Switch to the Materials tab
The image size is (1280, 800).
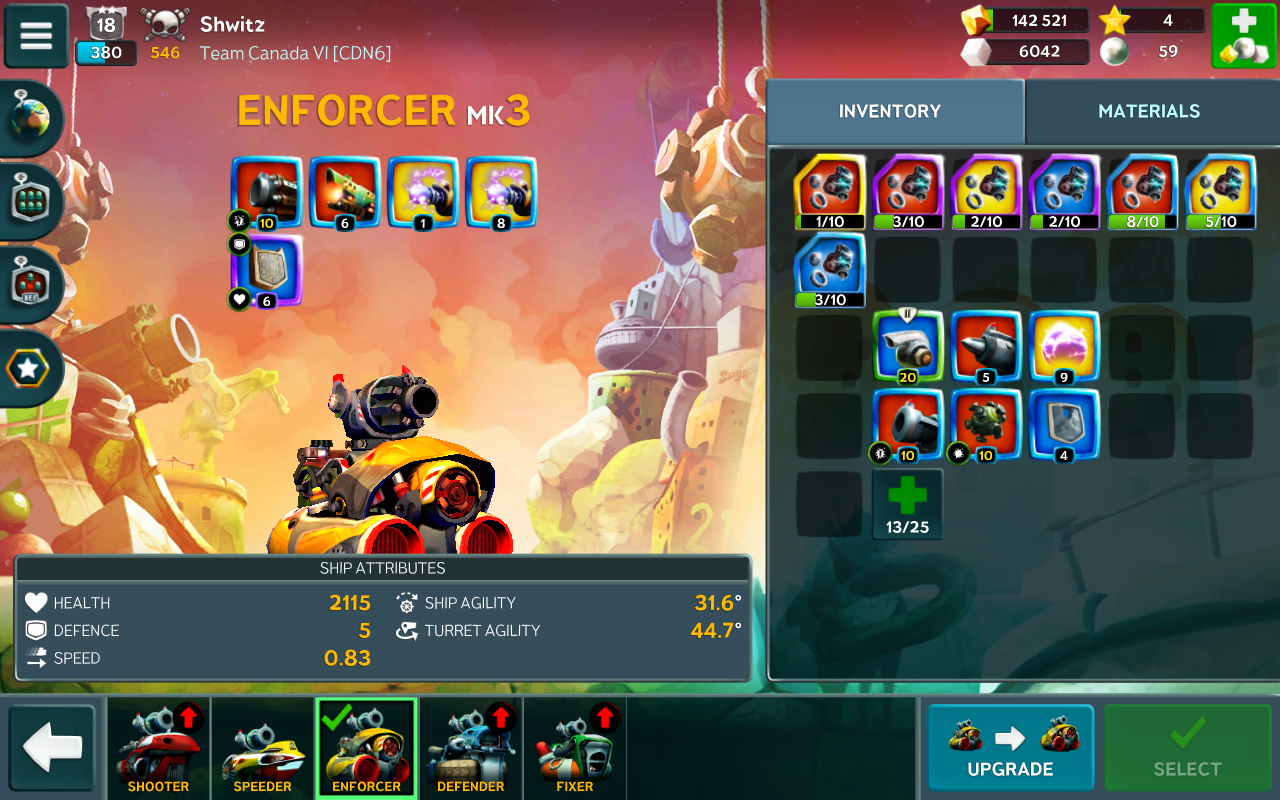pyautogui.click(x=1149, y=111)
